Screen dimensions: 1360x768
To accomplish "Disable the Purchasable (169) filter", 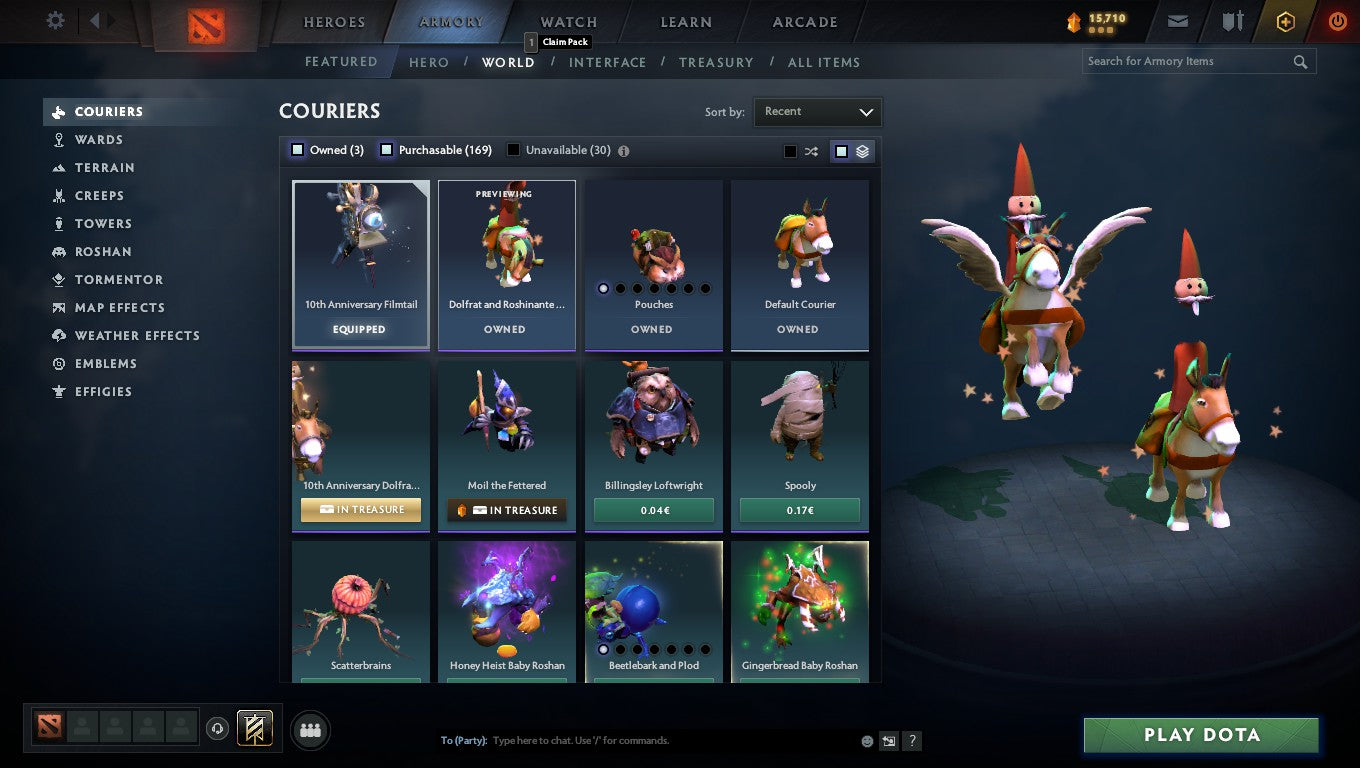I will pyautogui.click(x=386, y=148).
